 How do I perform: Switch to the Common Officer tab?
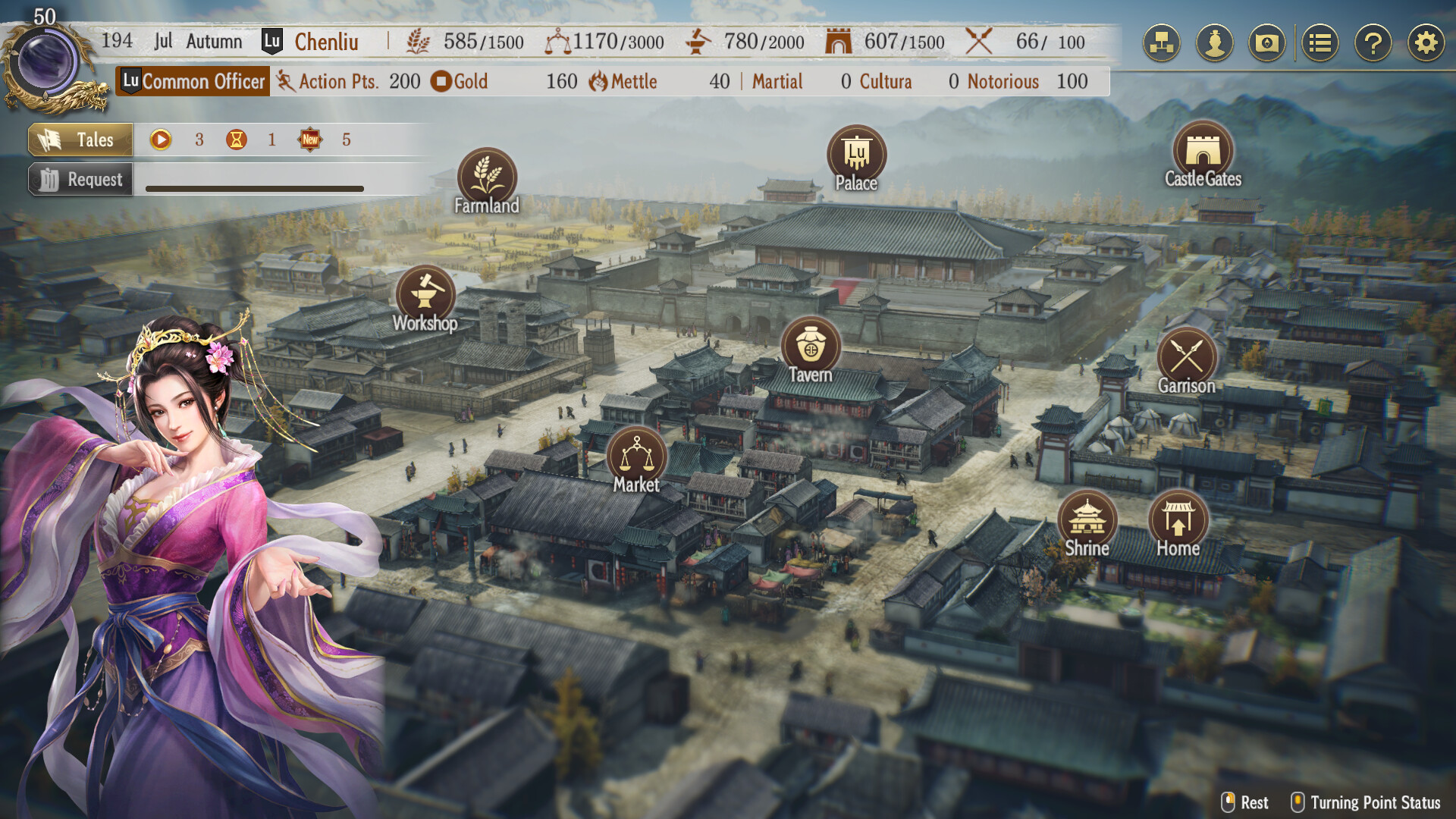(192, 81)
